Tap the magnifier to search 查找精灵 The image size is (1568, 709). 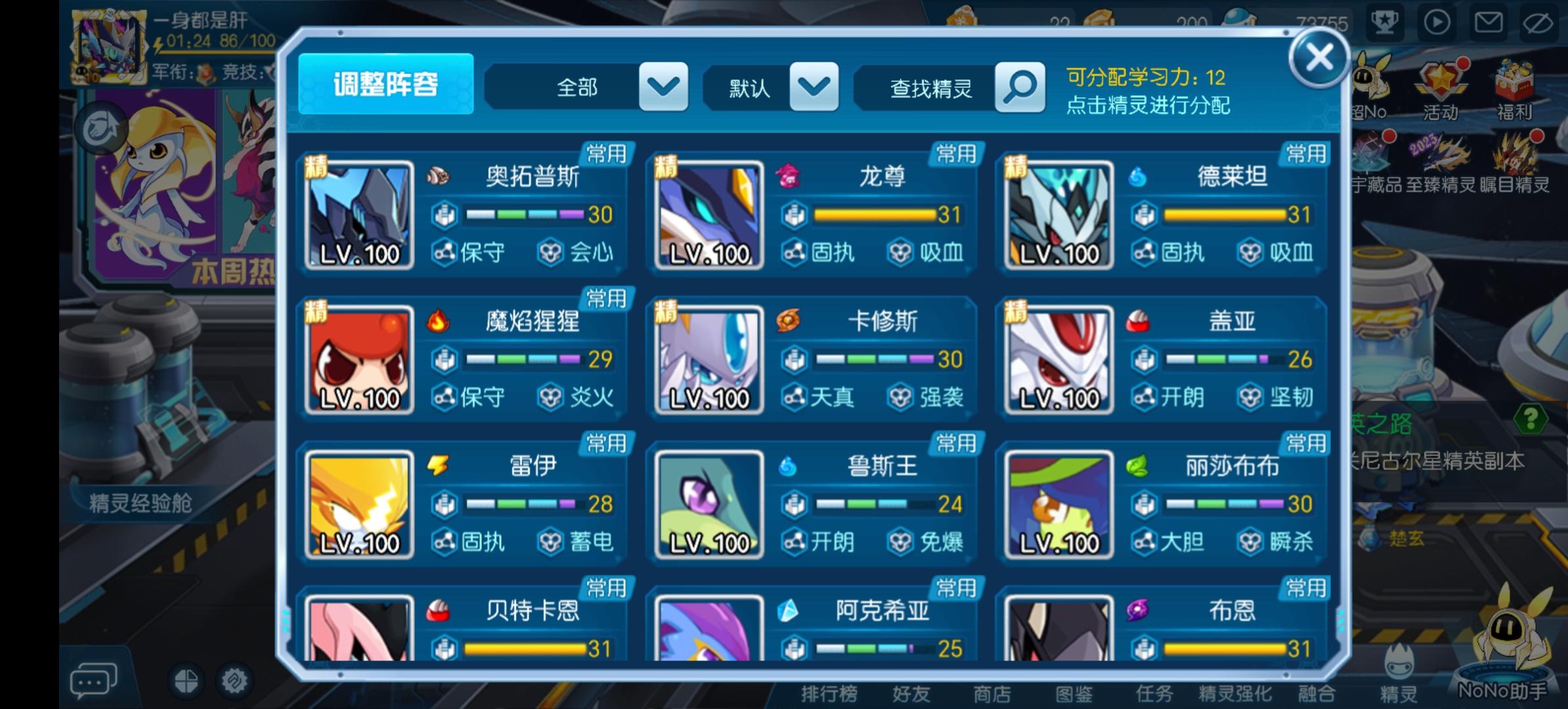coord(1018,87)
